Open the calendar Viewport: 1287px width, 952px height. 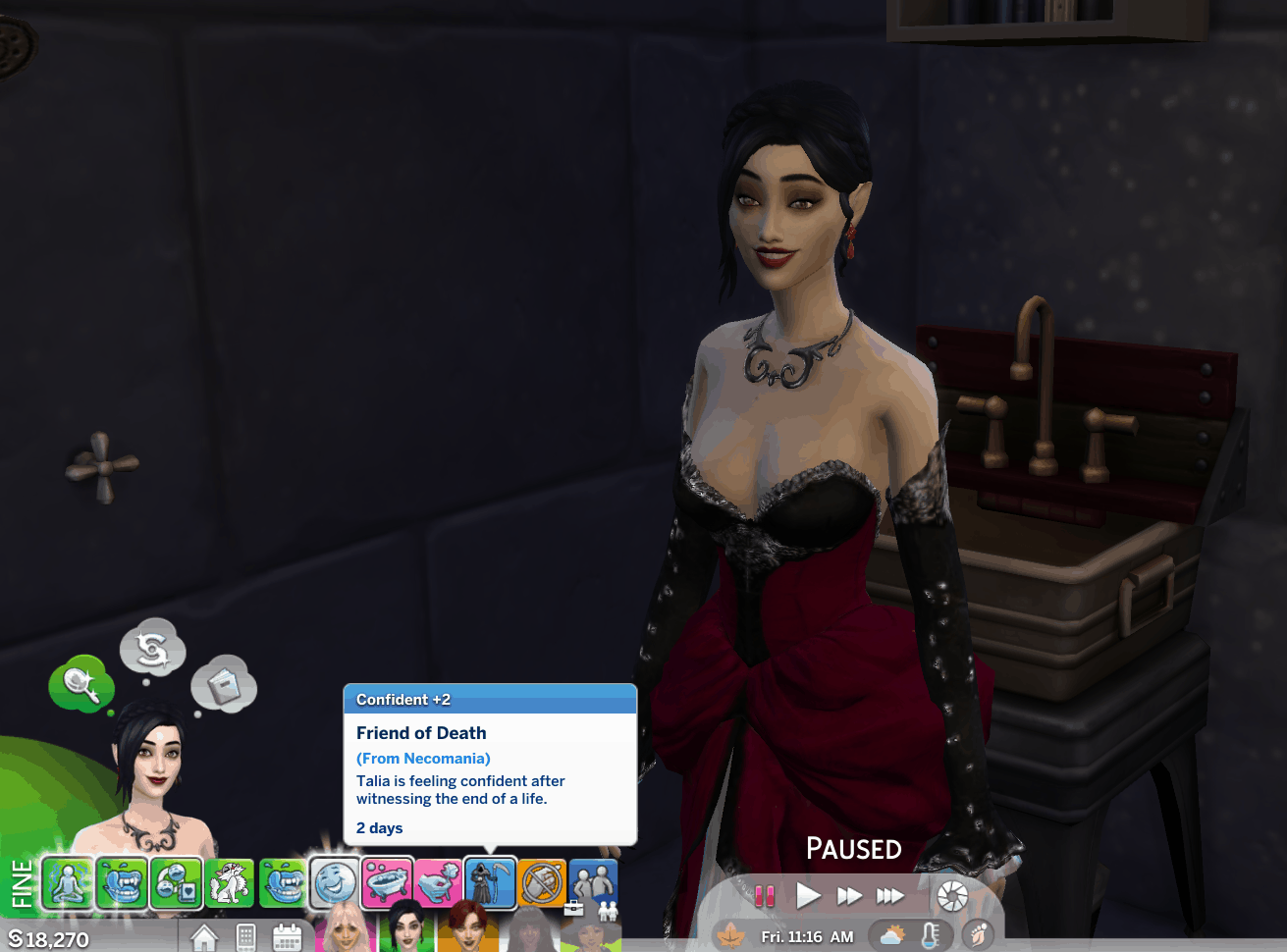click(x=287, y=937)
